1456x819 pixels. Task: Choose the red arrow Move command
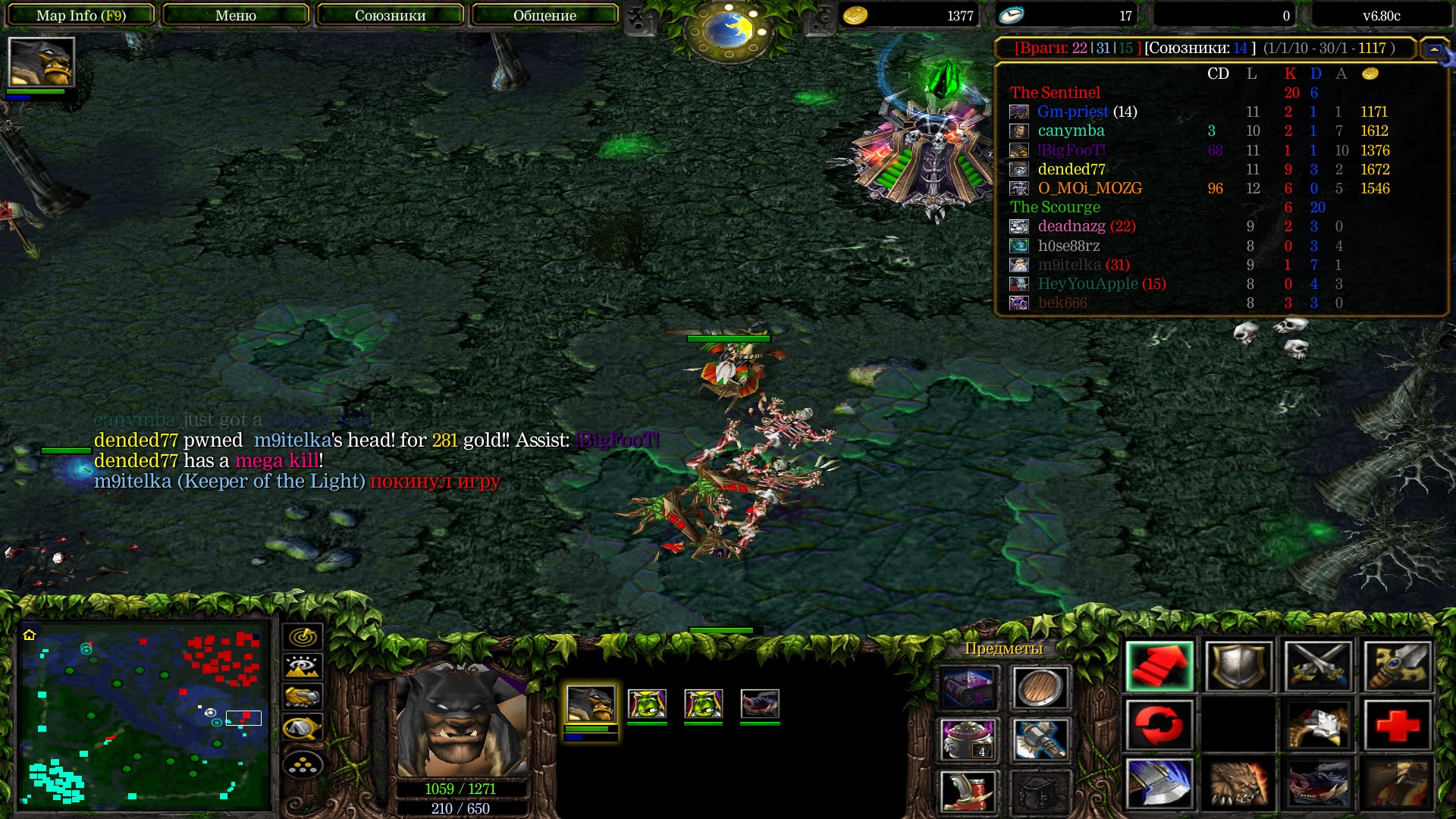[1159, 666]
